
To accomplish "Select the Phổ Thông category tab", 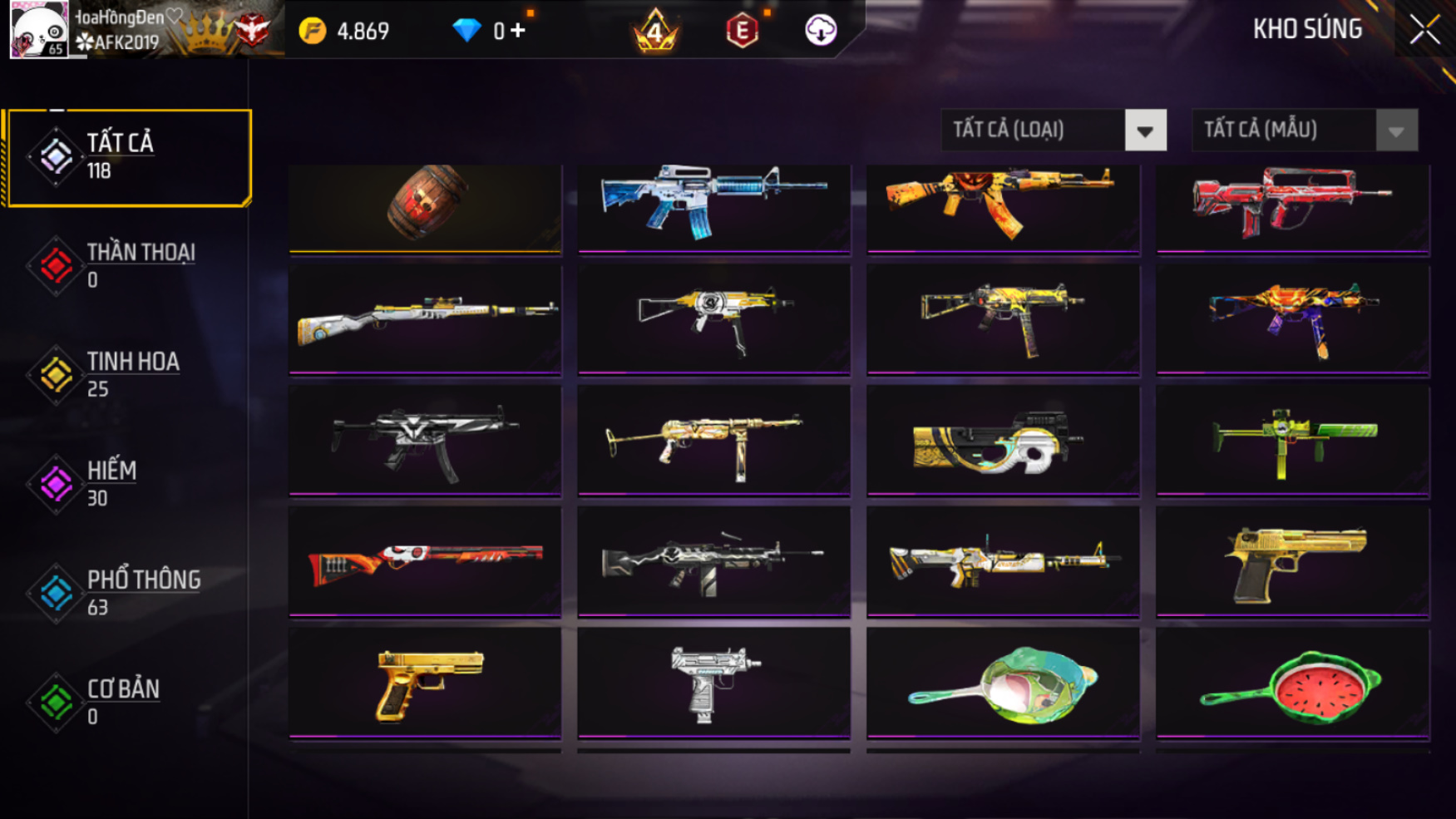I will [125, 593].
